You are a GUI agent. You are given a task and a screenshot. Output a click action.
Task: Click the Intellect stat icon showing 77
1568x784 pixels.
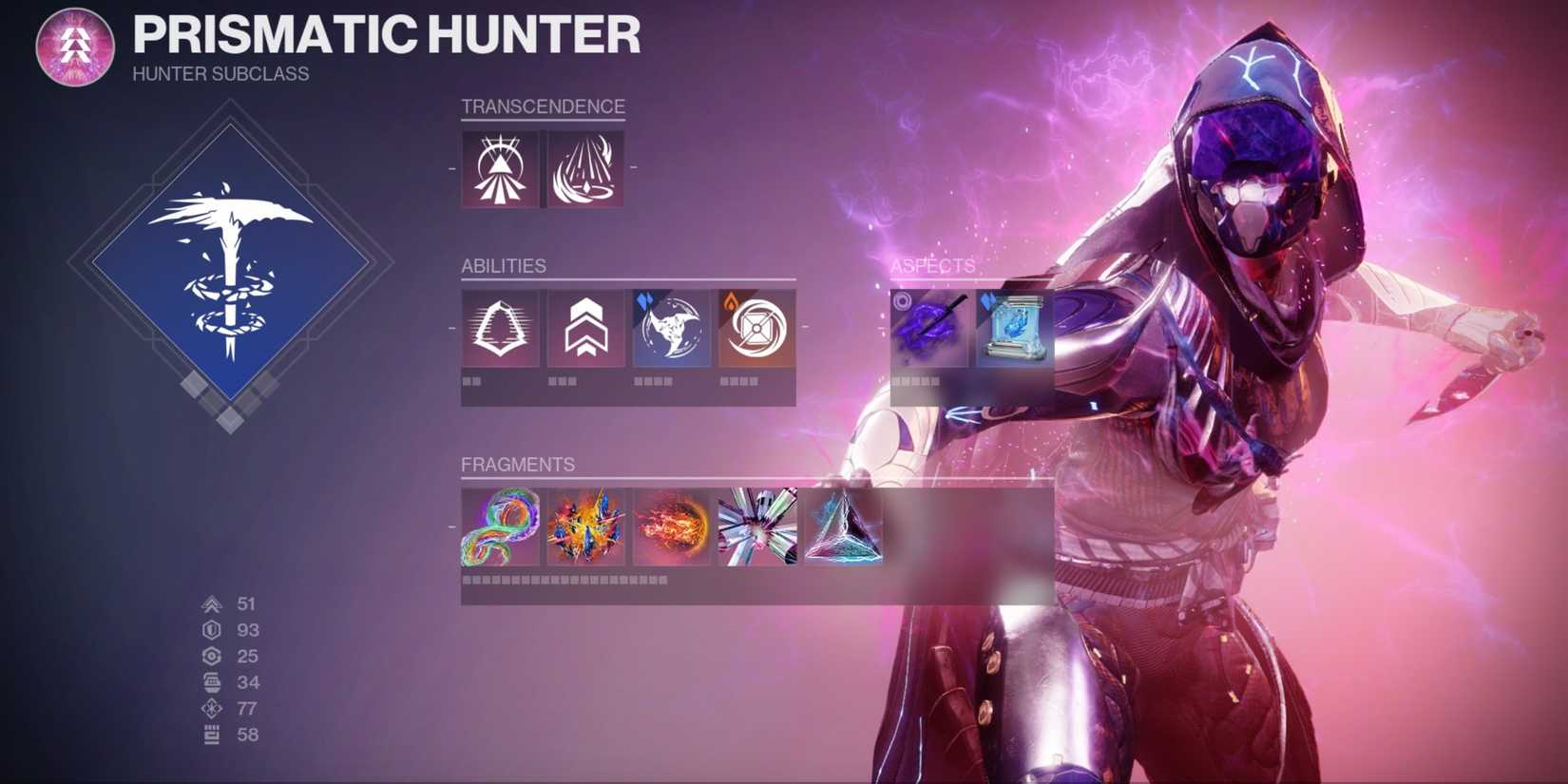(213, 707)
